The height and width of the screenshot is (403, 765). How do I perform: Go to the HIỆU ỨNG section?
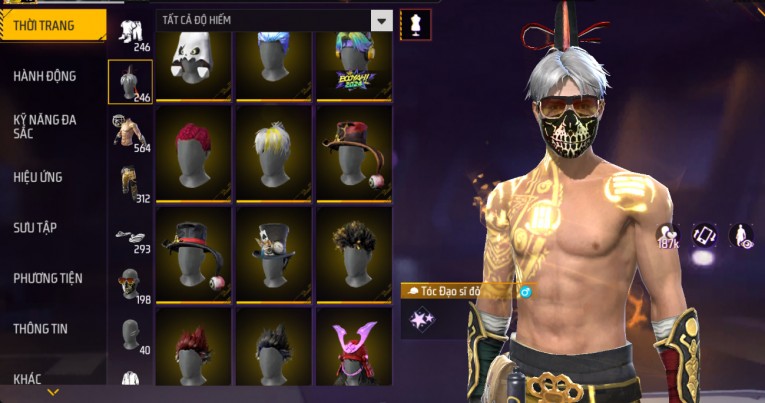point(39,177)
